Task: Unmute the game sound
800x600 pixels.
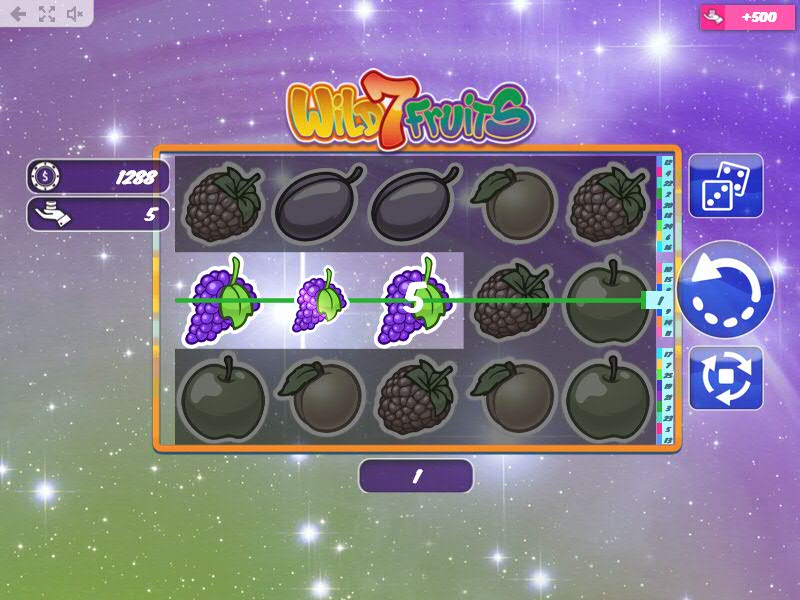Action: [75, 14]
